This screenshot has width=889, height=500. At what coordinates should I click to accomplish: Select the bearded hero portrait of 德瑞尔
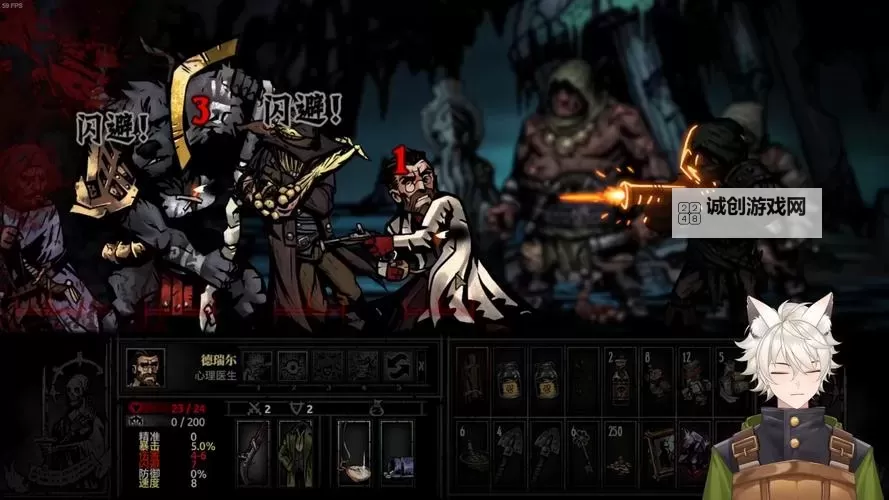145,367
